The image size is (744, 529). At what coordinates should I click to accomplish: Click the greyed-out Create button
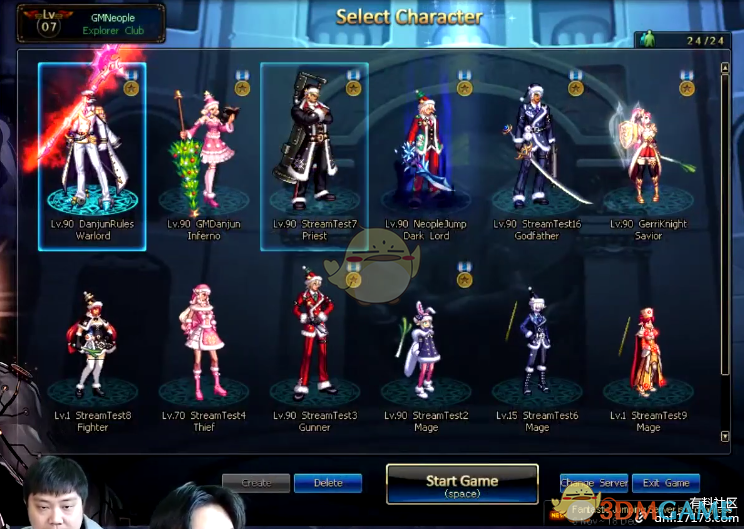[x=256, y=483]
